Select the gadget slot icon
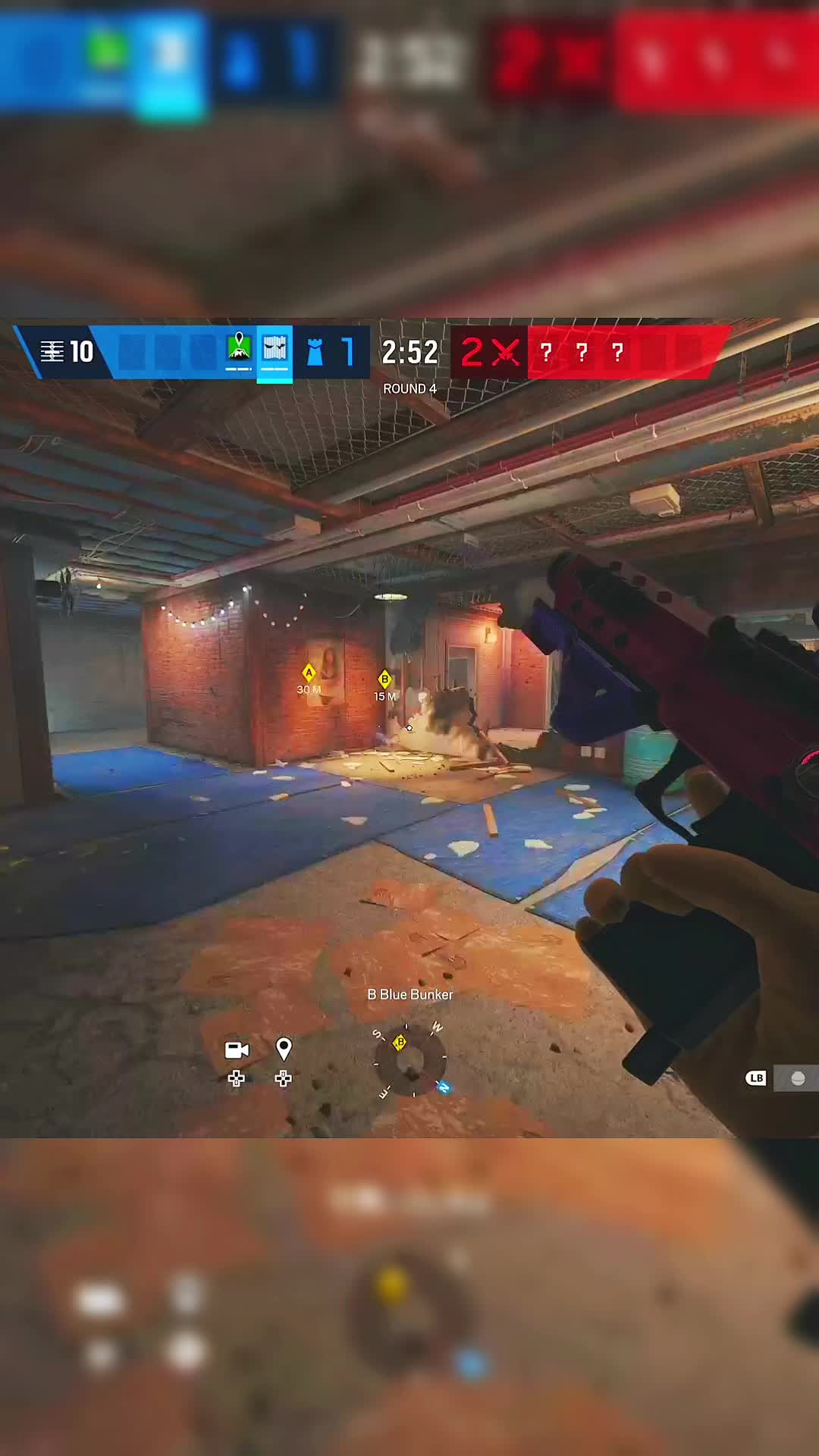The width and height of the screenshot is (819, 1456). [x=797, y=1078]
